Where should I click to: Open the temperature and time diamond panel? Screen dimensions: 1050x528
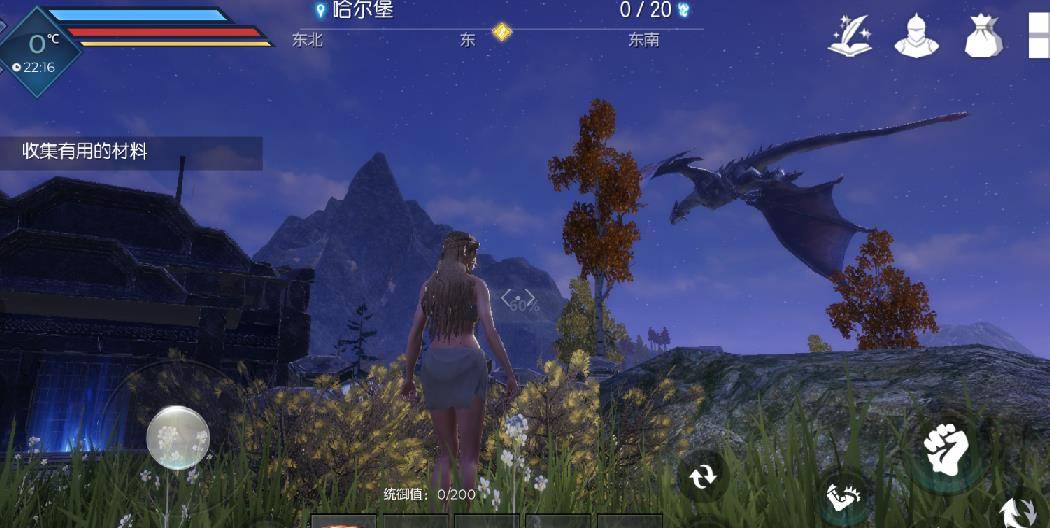(40, 51)
